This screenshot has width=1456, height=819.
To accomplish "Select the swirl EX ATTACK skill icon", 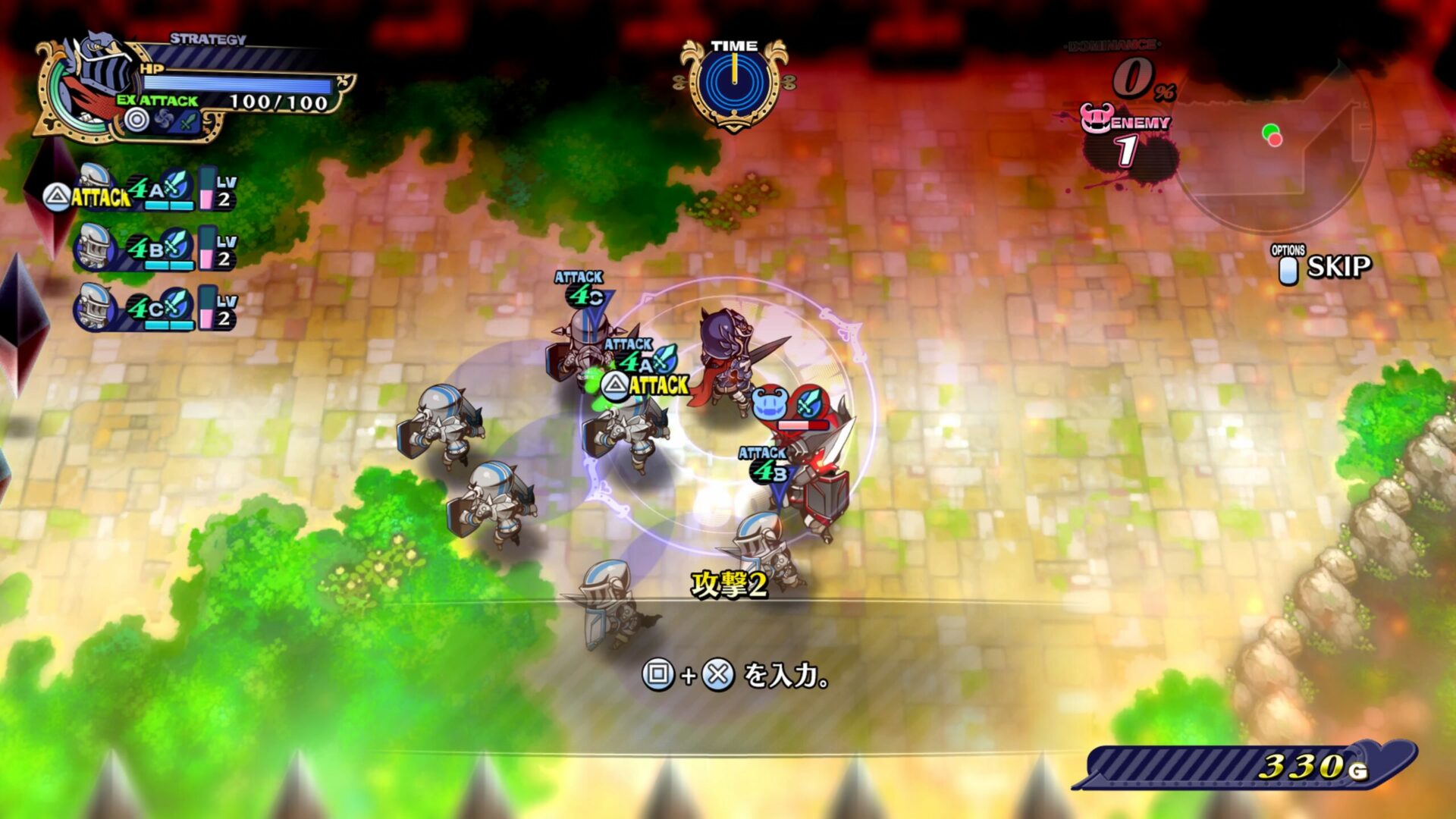I will pos(163,119).
